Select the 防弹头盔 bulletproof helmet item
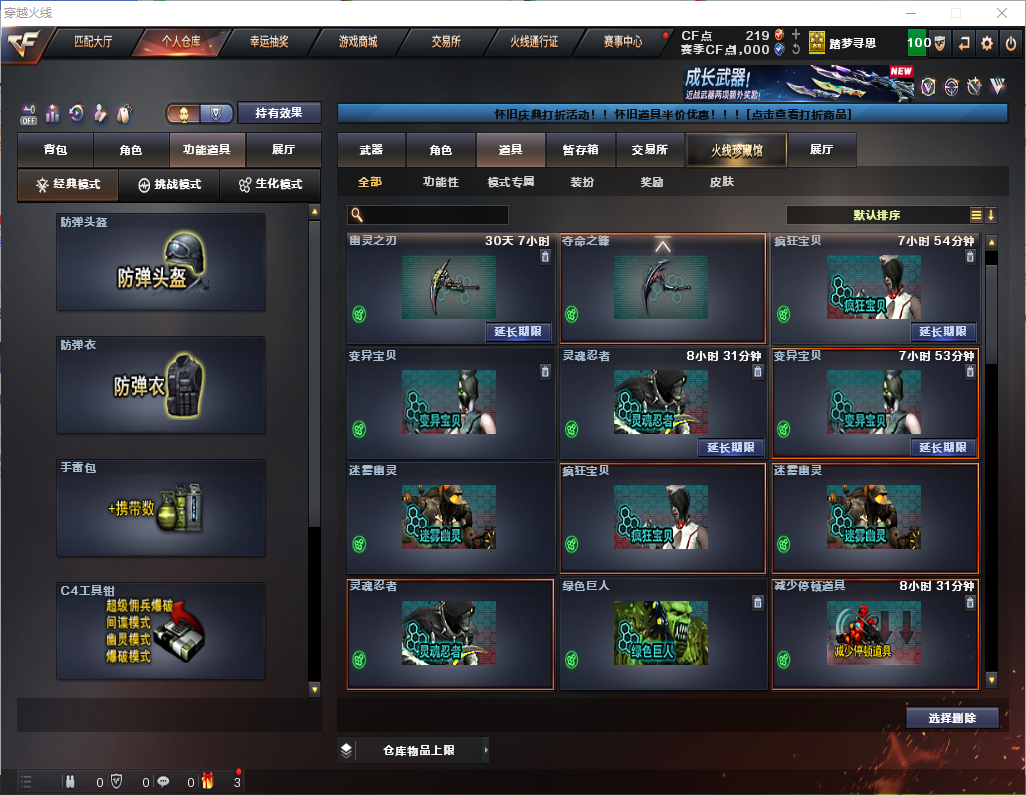 161,261
